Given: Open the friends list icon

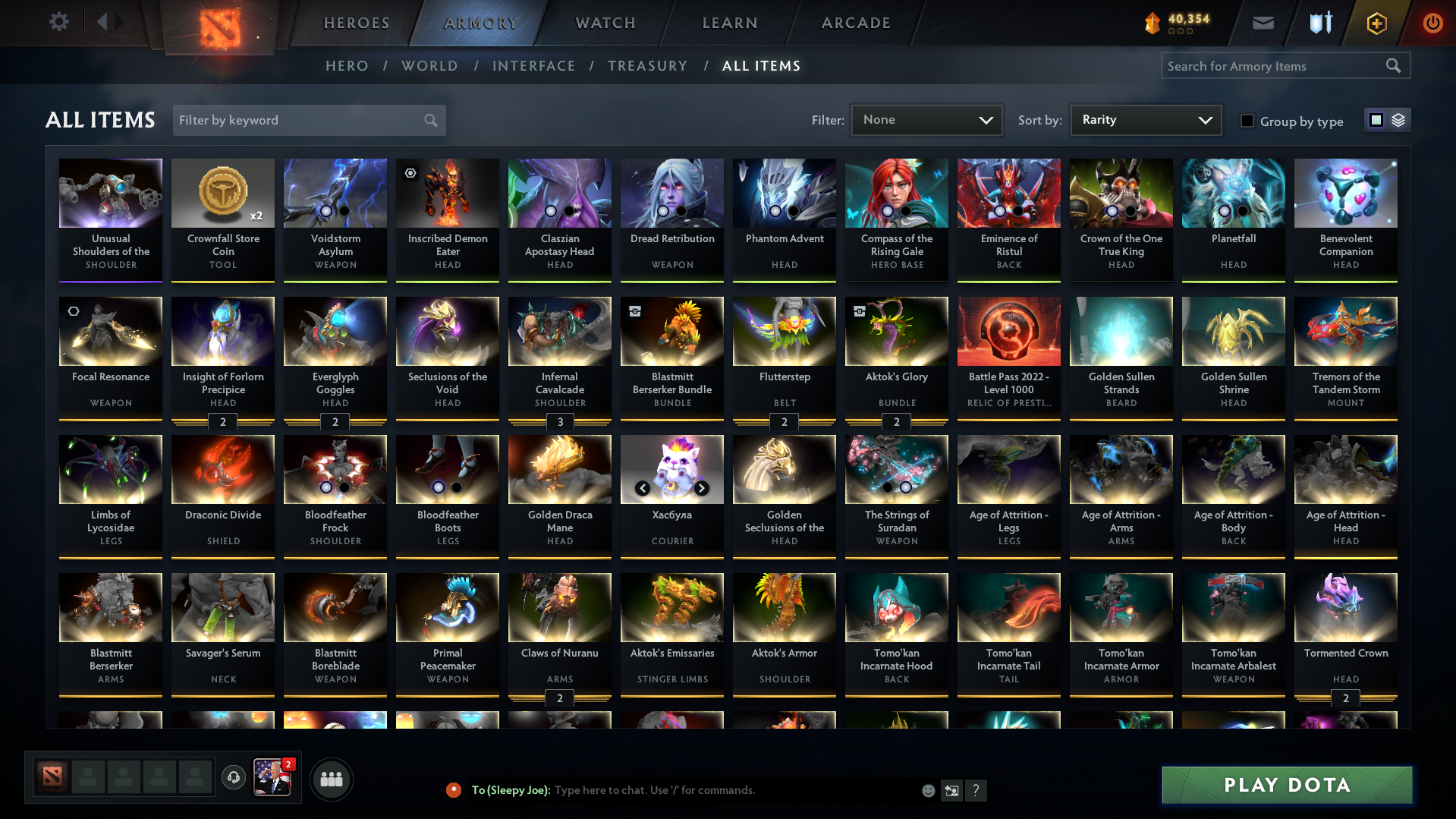Looking at the screenshot, I should point(331,779).
